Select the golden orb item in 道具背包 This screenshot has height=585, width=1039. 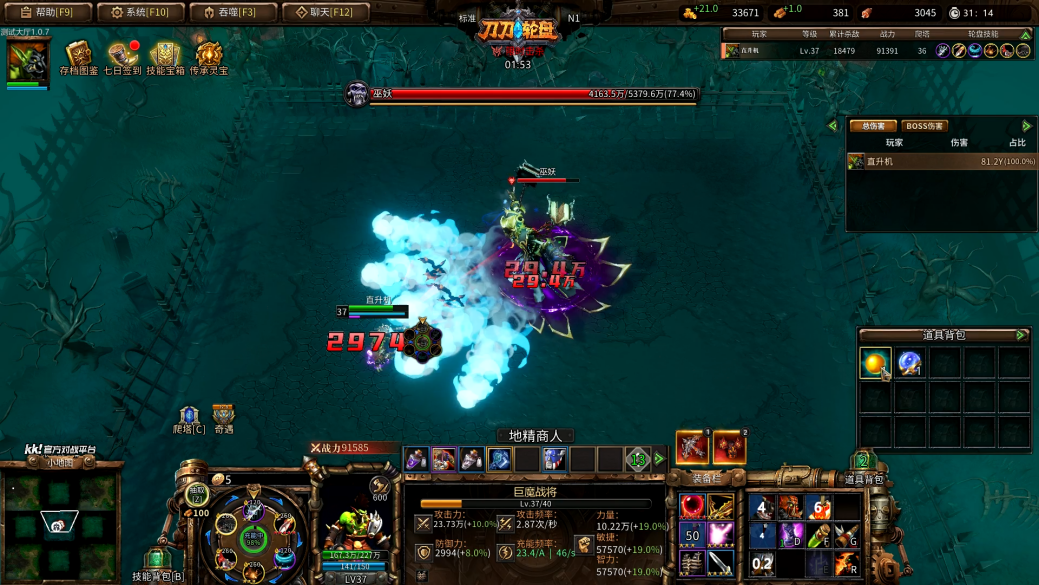point(875,364)
